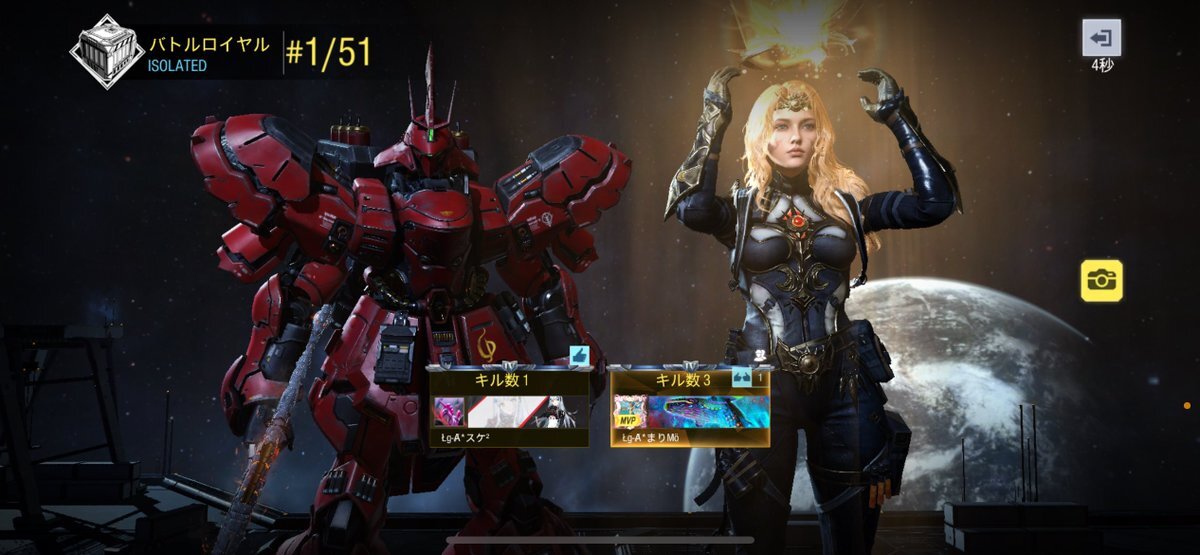This screenshot has width=1200, height=555.
Task: Open Lg-A*スケ²'s player card with 1 kill
Action: tap(508, 405)
